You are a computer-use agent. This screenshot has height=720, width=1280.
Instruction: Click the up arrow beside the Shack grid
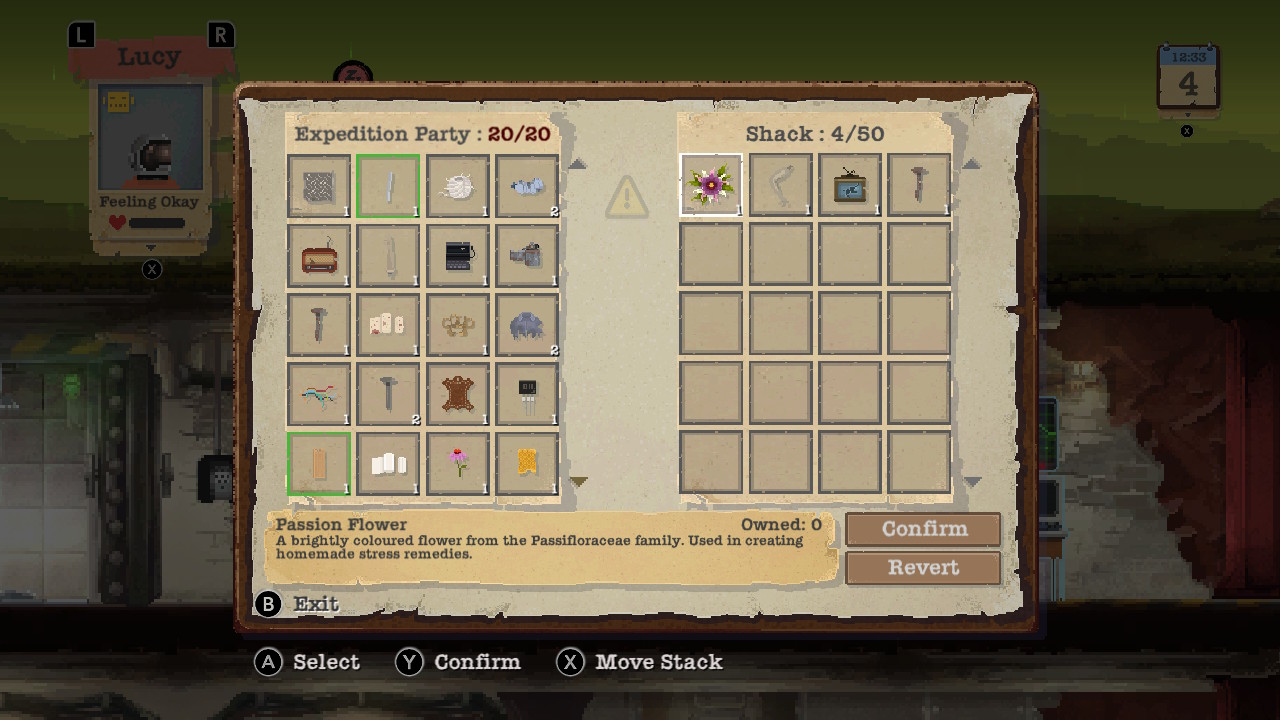pyautogui.click(x=971, y=163)
